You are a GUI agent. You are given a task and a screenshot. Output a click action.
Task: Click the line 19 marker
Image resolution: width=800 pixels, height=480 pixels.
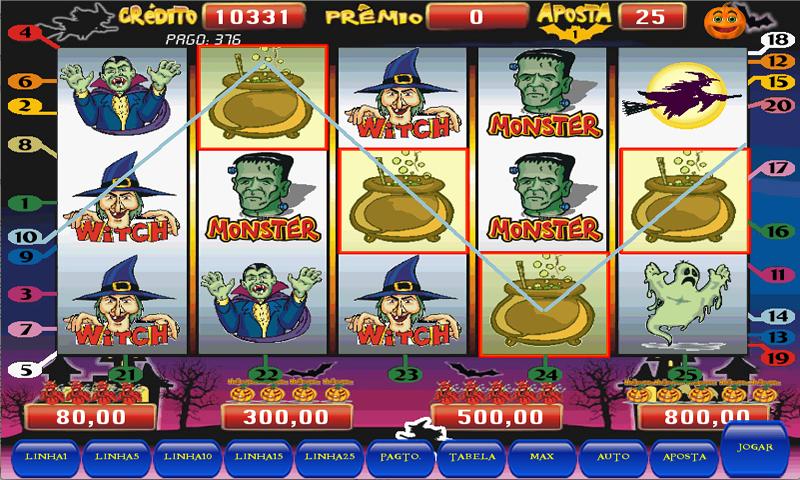tap(773, 354)
